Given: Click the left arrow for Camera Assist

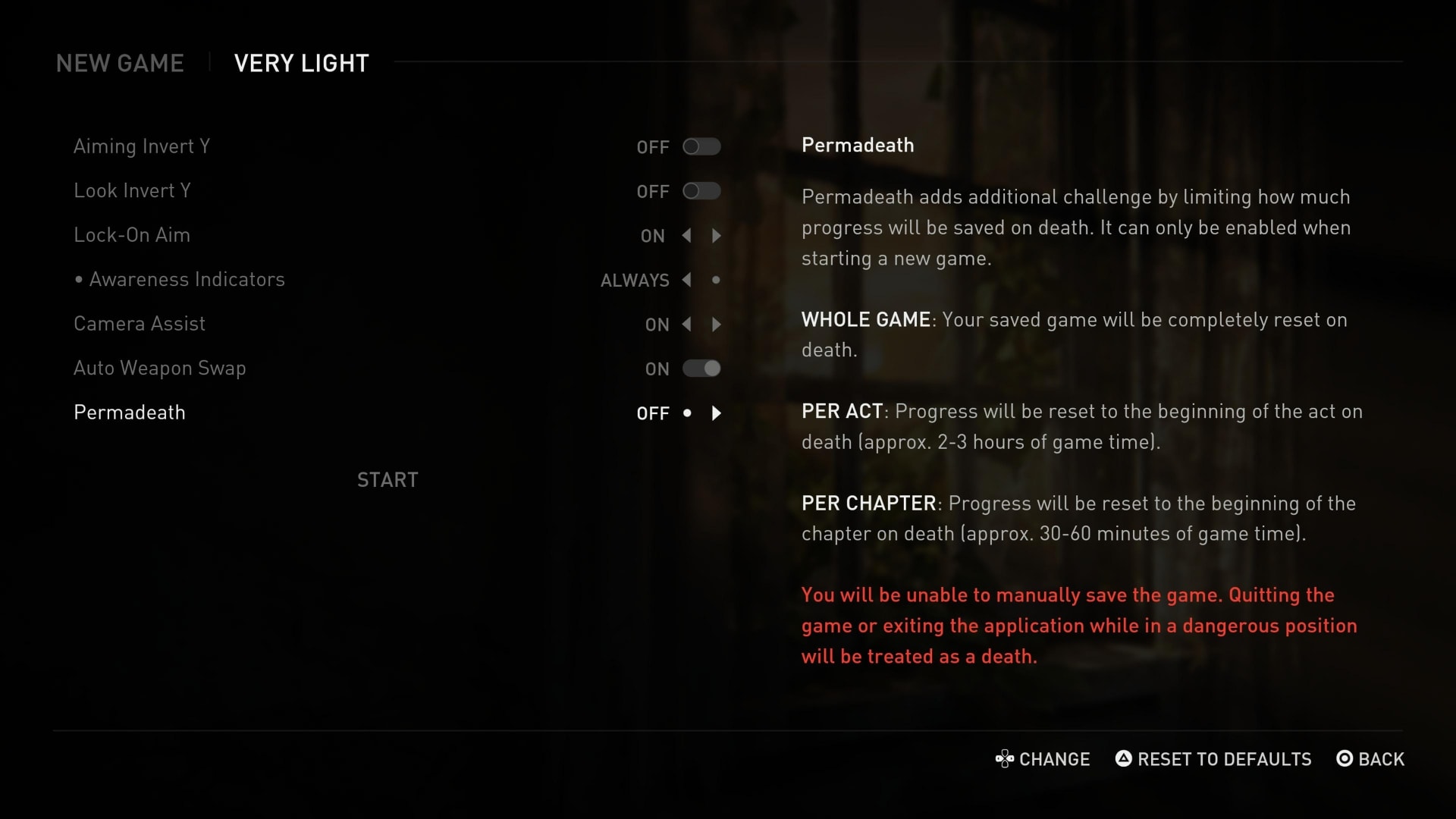Looking at the screenshot, I should (686, 325).
